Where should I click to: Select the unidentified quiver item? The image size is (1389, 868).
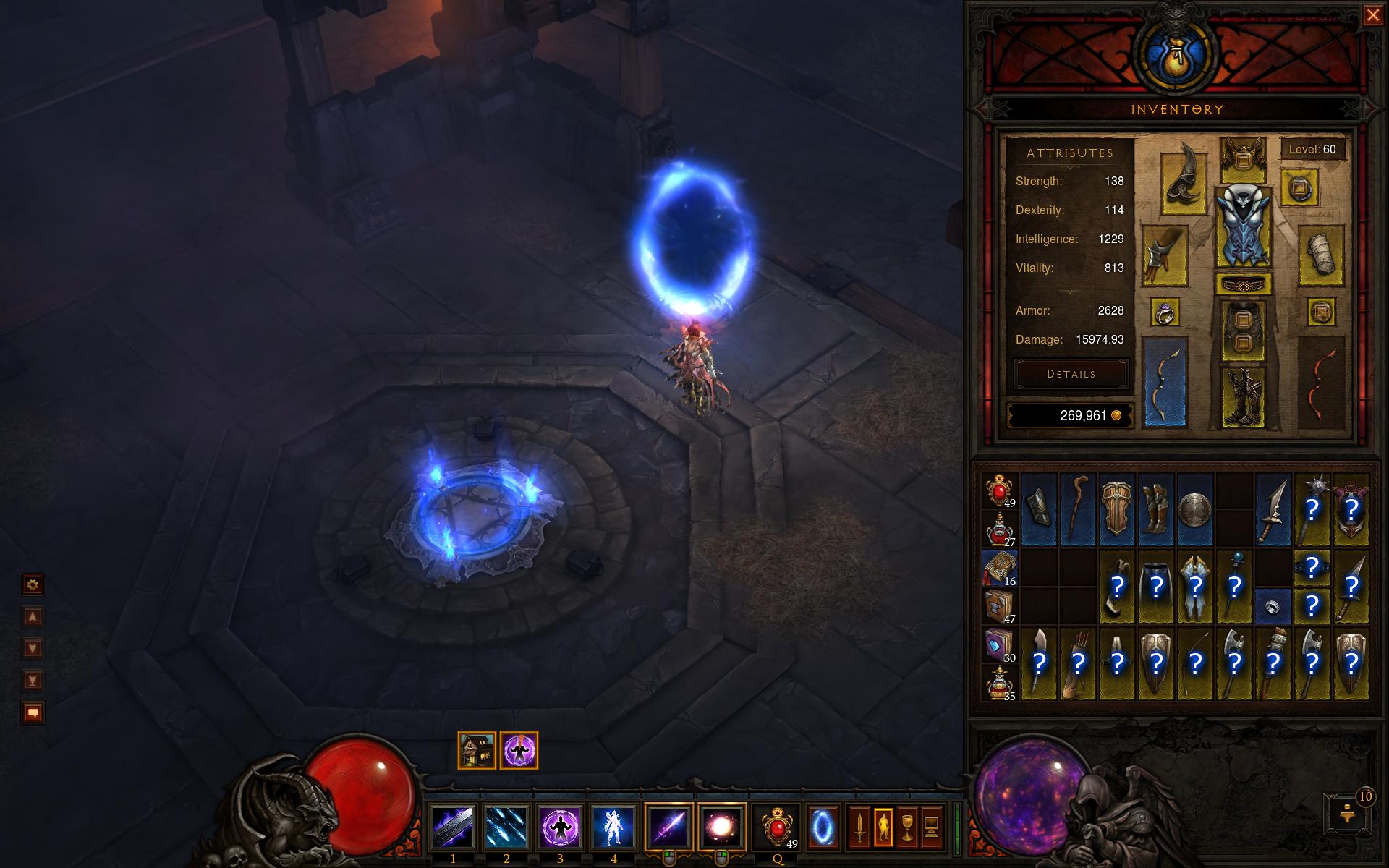click(x=1078, y=663)
